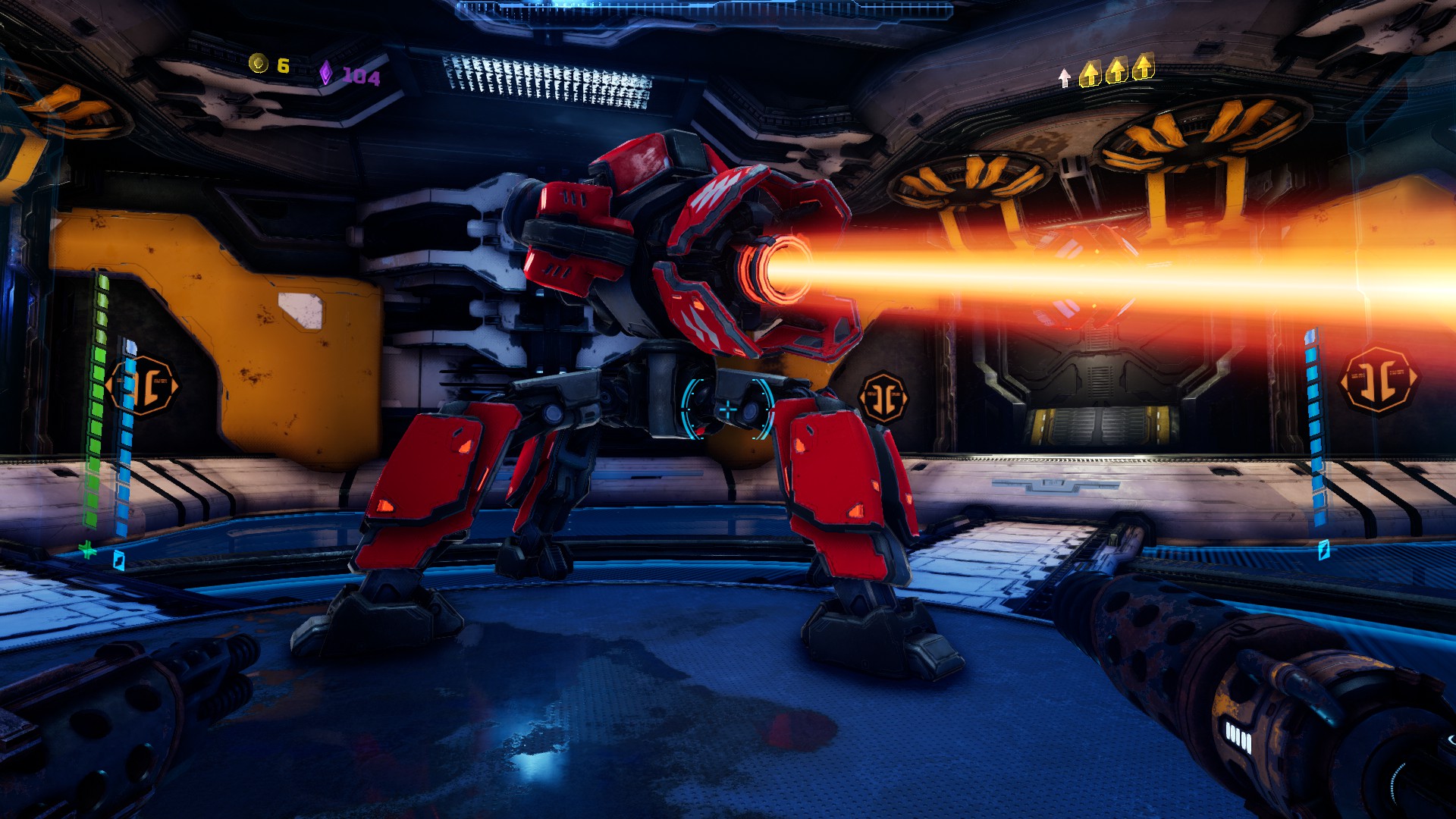Image resolution: width=1456 pixels, height=819 pixels.
Task: Click the gold coin currency icon
Action: [259, 64]
